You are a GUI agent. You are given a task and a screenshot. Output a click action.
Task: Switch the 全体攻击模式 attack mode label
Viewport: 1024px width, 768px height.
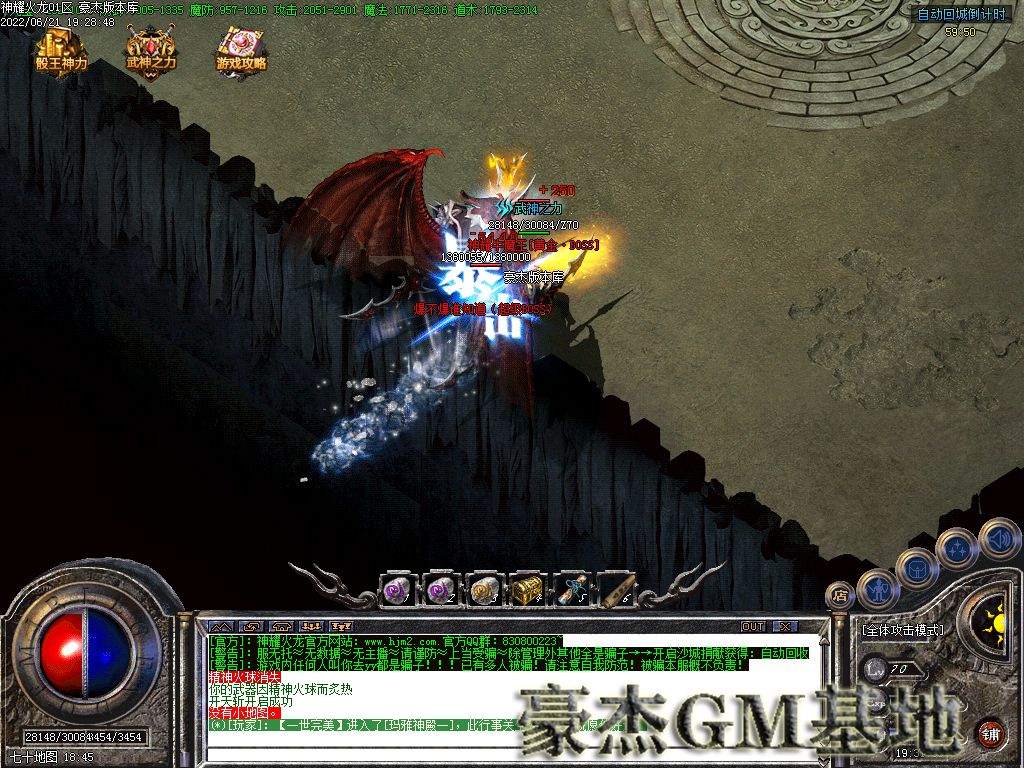[902, 631]
